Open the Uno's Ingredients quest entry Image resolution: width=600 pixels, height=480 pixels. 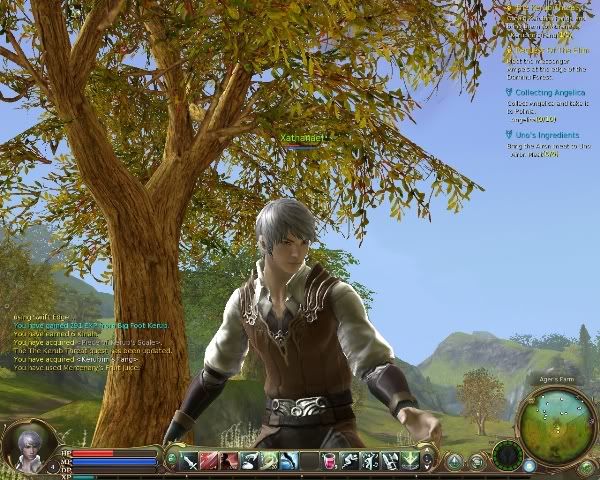pyautogui.click(x=547, y=135)
